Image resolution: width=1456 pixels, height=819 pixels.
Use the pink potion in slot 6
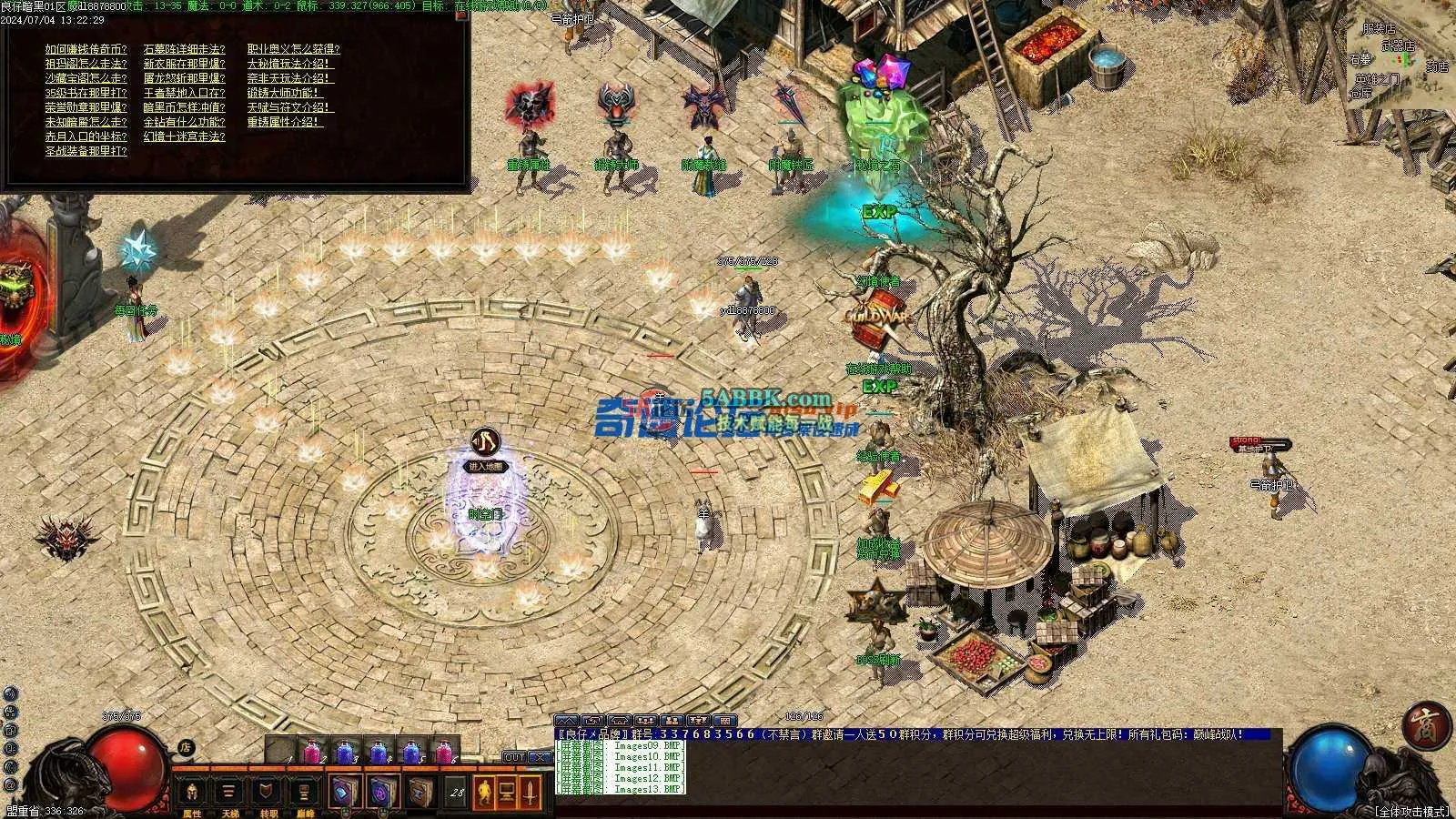tap(444, 753)
